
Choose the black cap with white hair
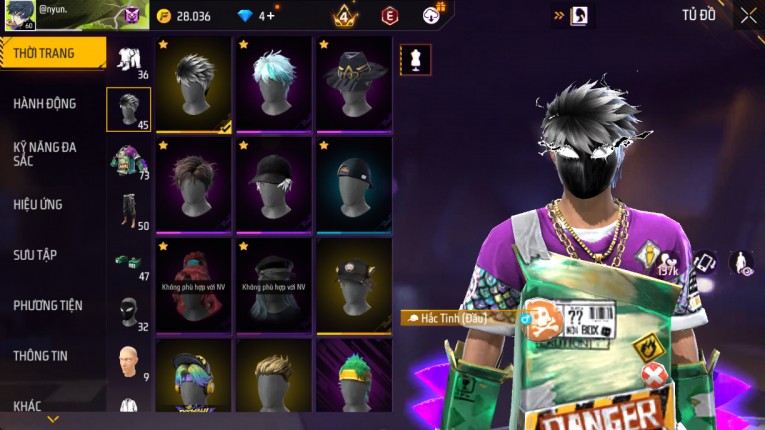click(274, 184)
